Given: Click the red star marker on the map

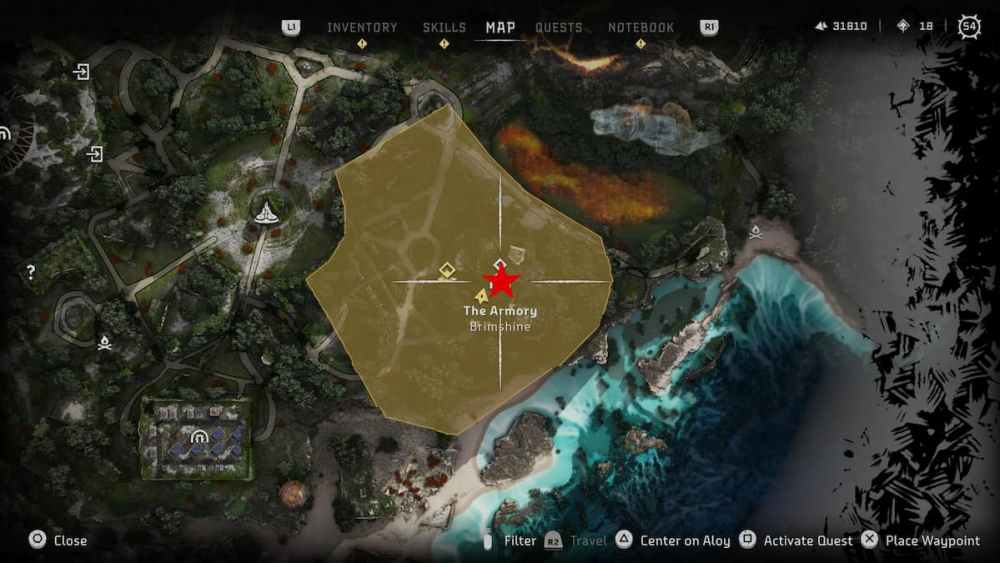Looking at the screenshot, I should [x=500, y=282].
